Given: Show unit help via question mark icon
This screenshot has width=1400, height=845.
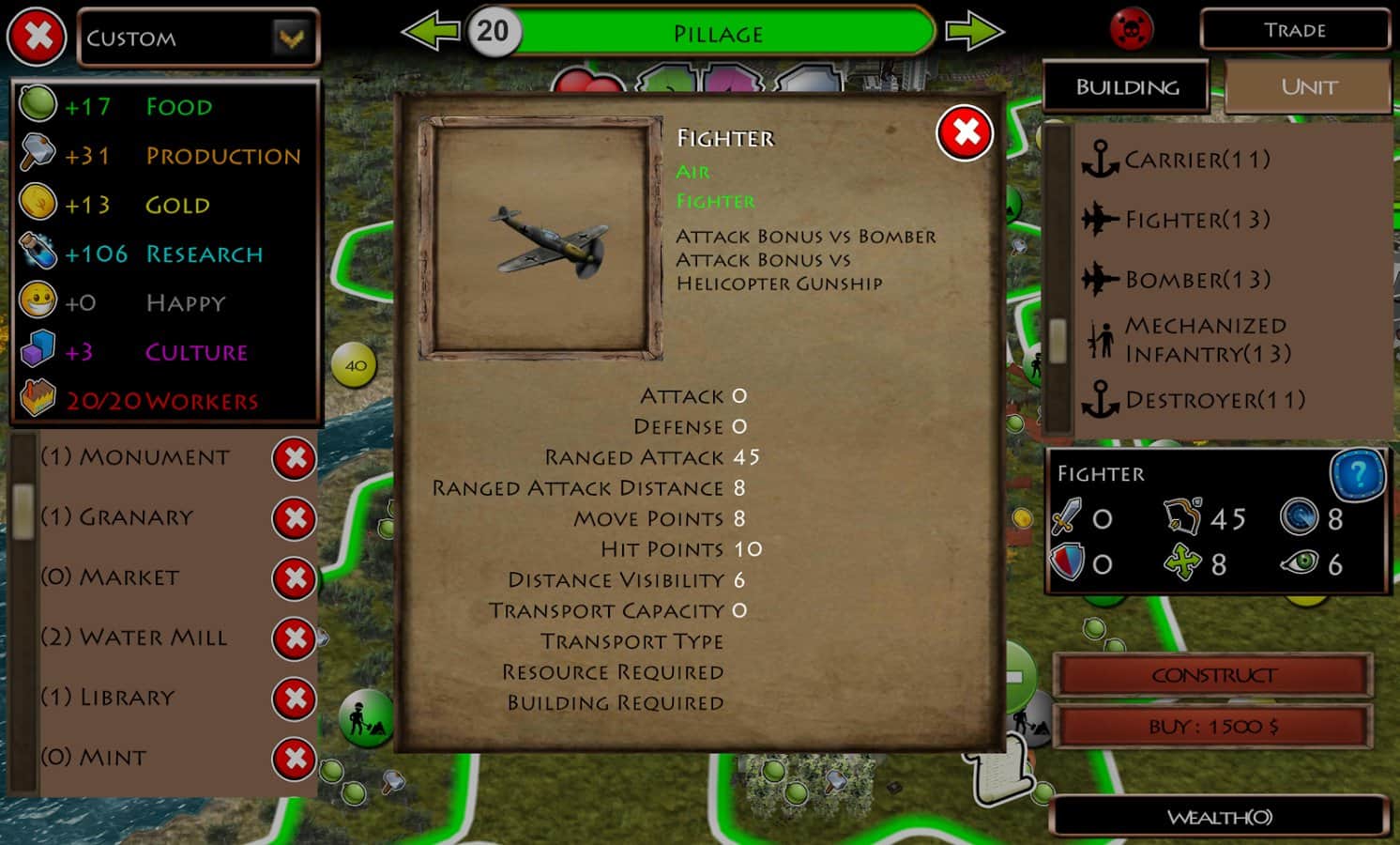Looking at the screenshot, I should (1357, 474).
